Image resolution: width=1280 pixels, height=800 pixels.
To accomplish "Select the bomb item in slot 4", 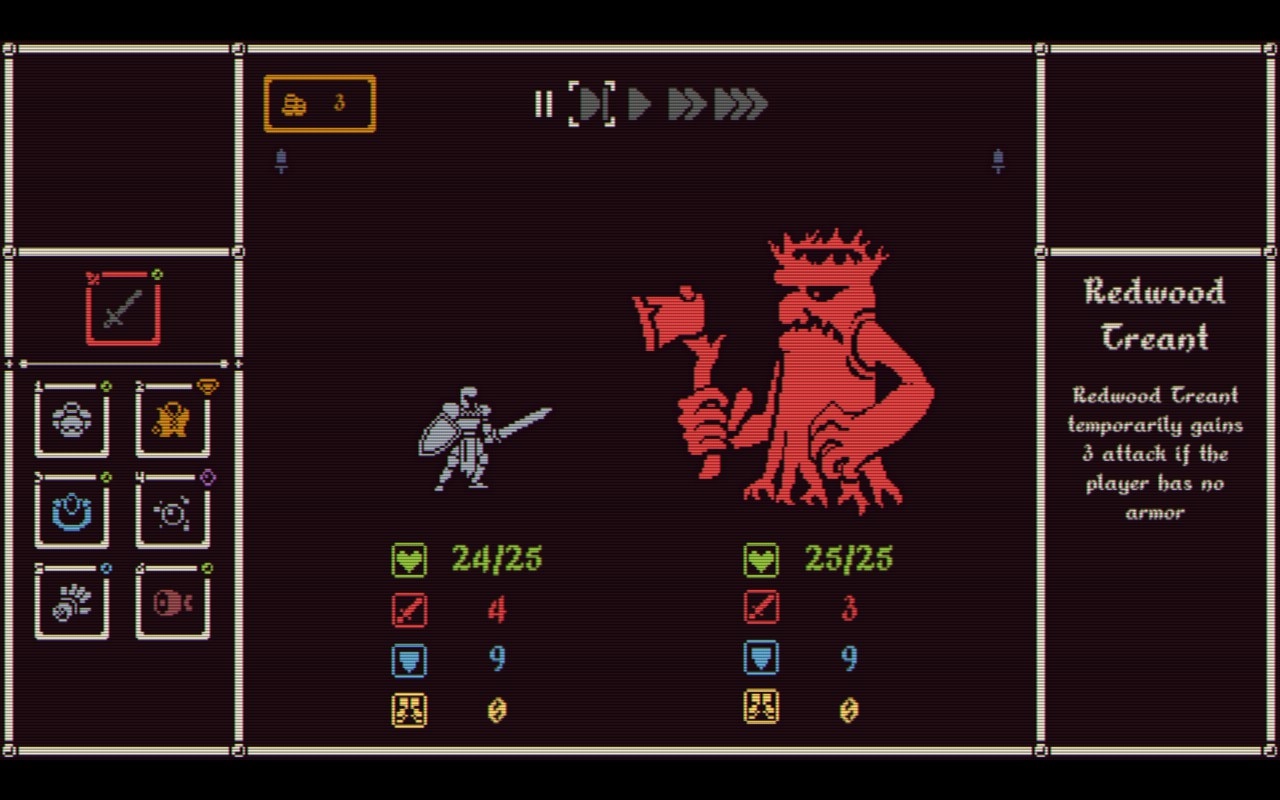I will pos(172,512).
